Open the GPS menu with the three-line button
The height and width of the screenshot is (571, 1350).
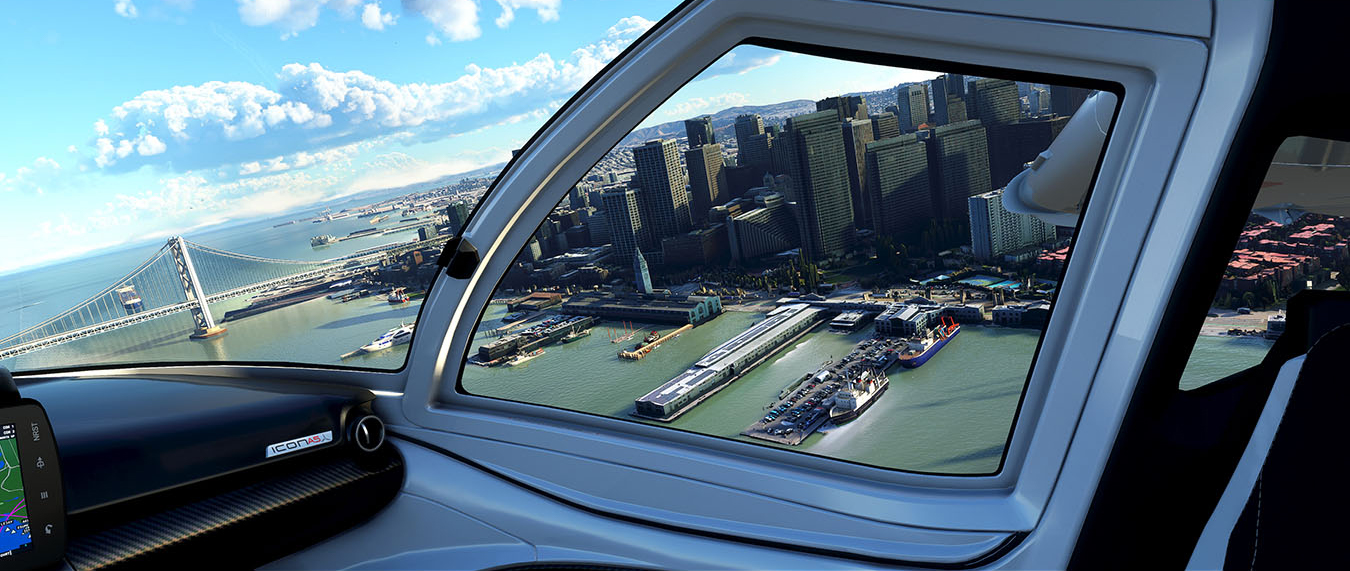[x=44, y=493]
